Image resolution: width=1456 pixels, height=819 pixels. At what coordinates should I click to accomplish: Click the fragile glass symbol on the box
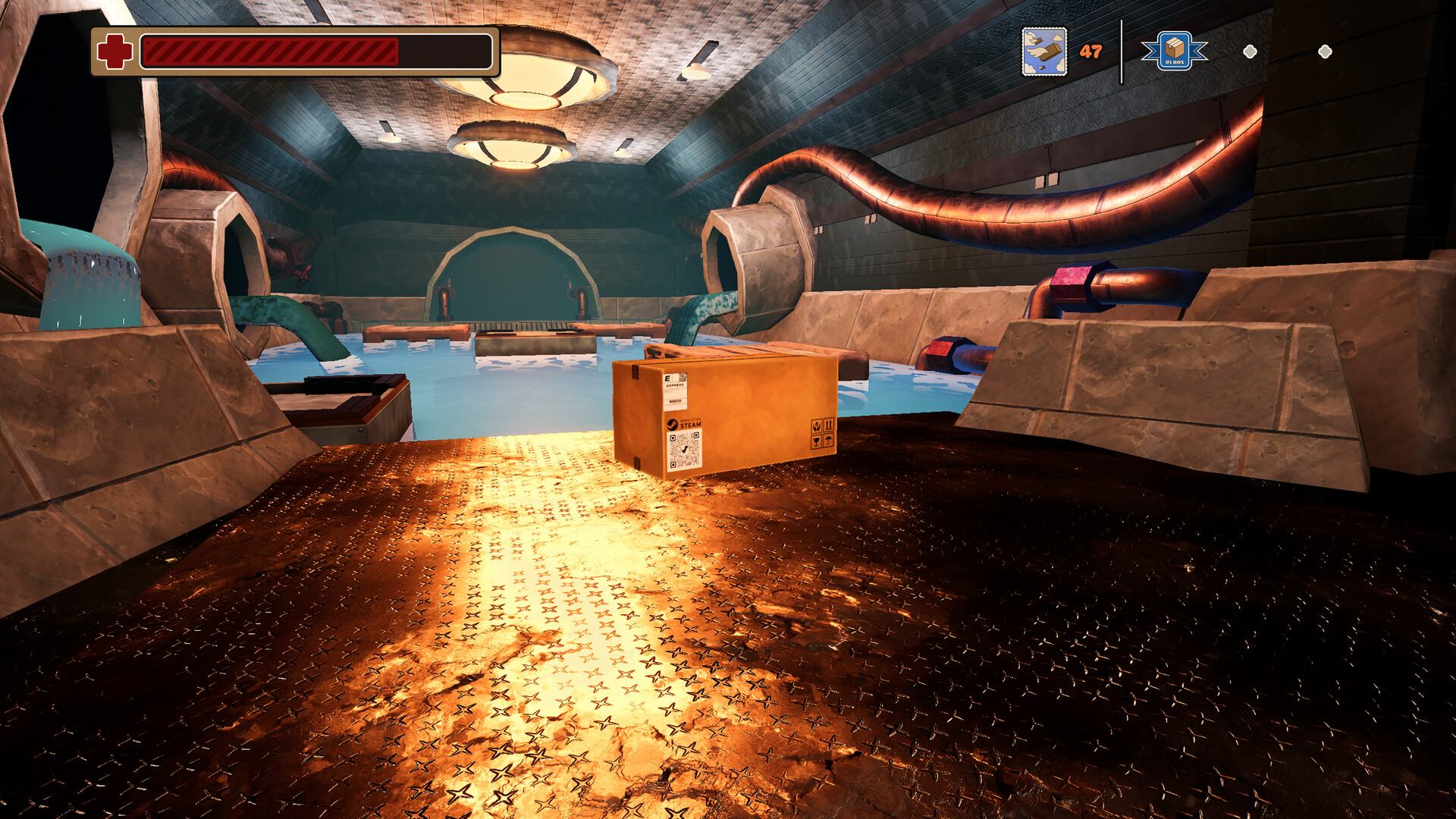point(817,442)
